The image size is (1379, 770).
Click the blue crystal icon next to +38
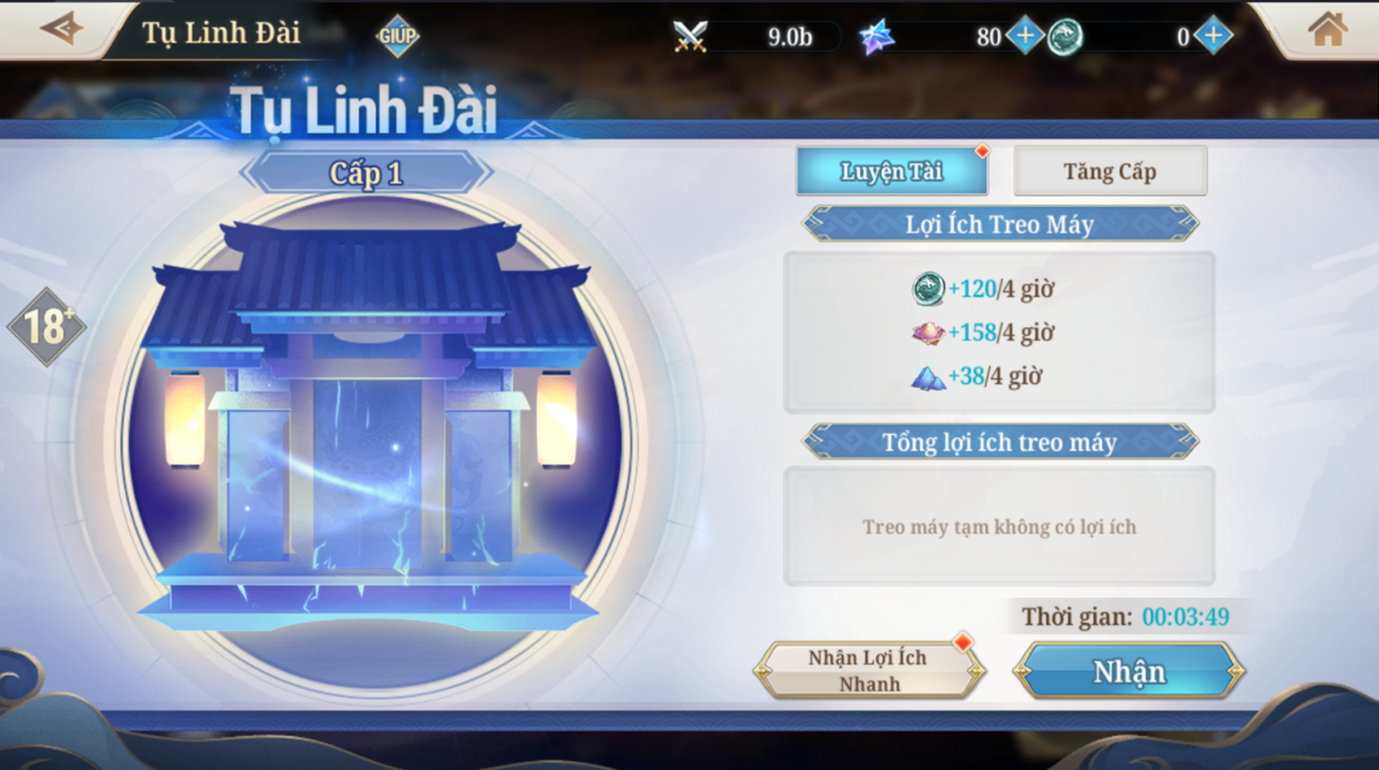[x=930, y=376]
